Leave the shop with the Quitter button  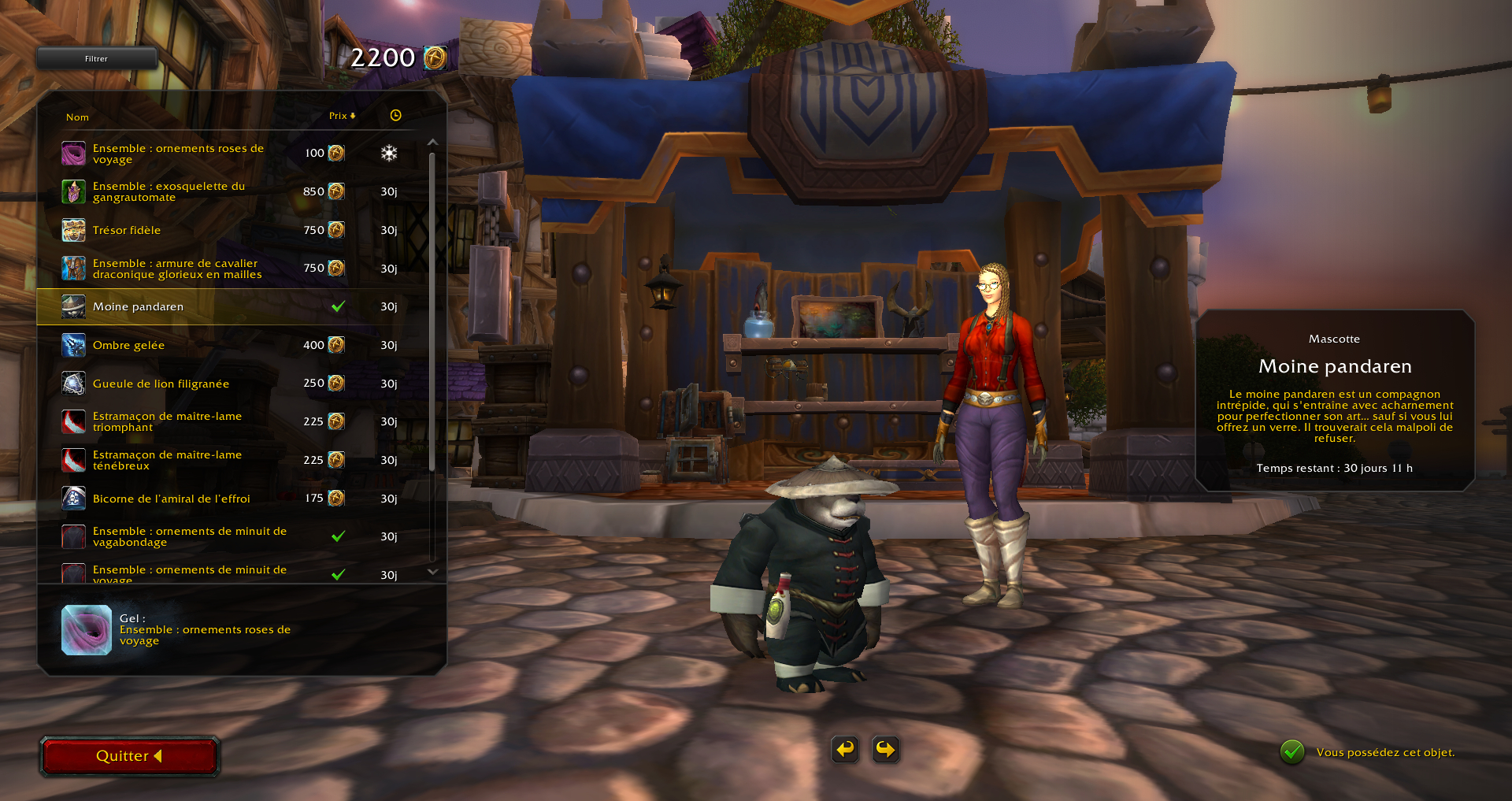pos(129,756)
